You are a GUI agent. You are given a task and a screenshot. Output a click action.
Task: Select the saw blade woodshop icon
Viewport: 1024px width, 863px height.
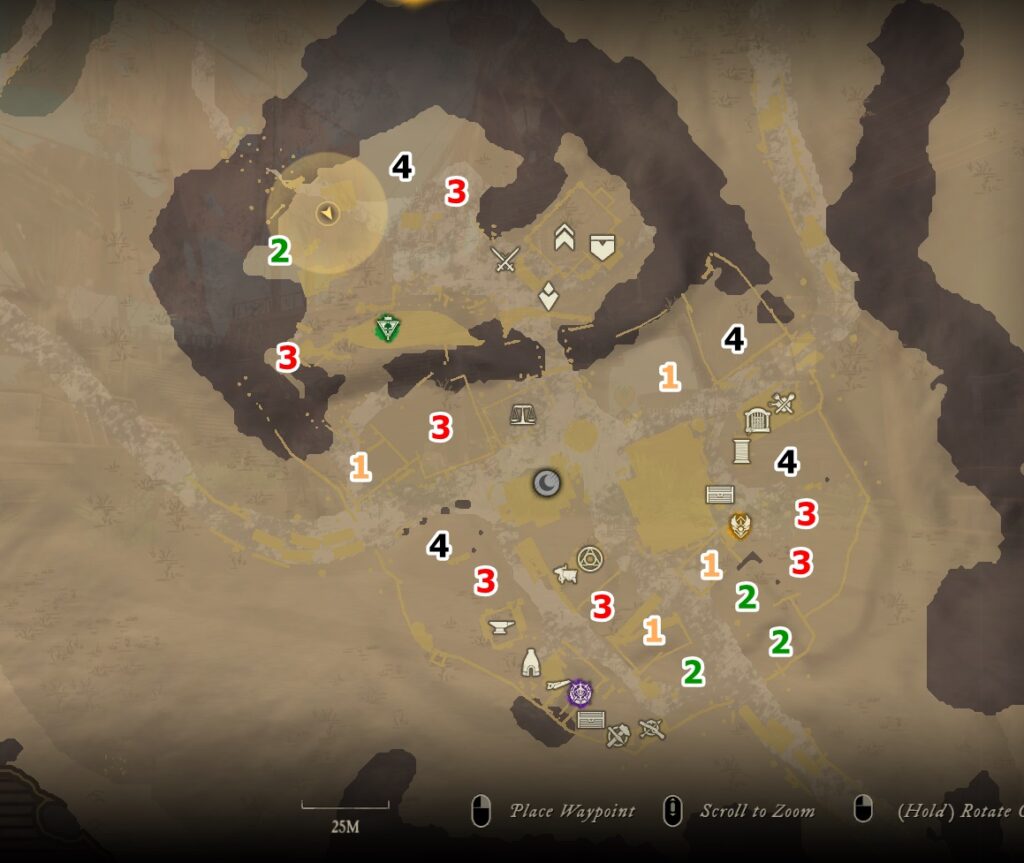pos(556,686)
